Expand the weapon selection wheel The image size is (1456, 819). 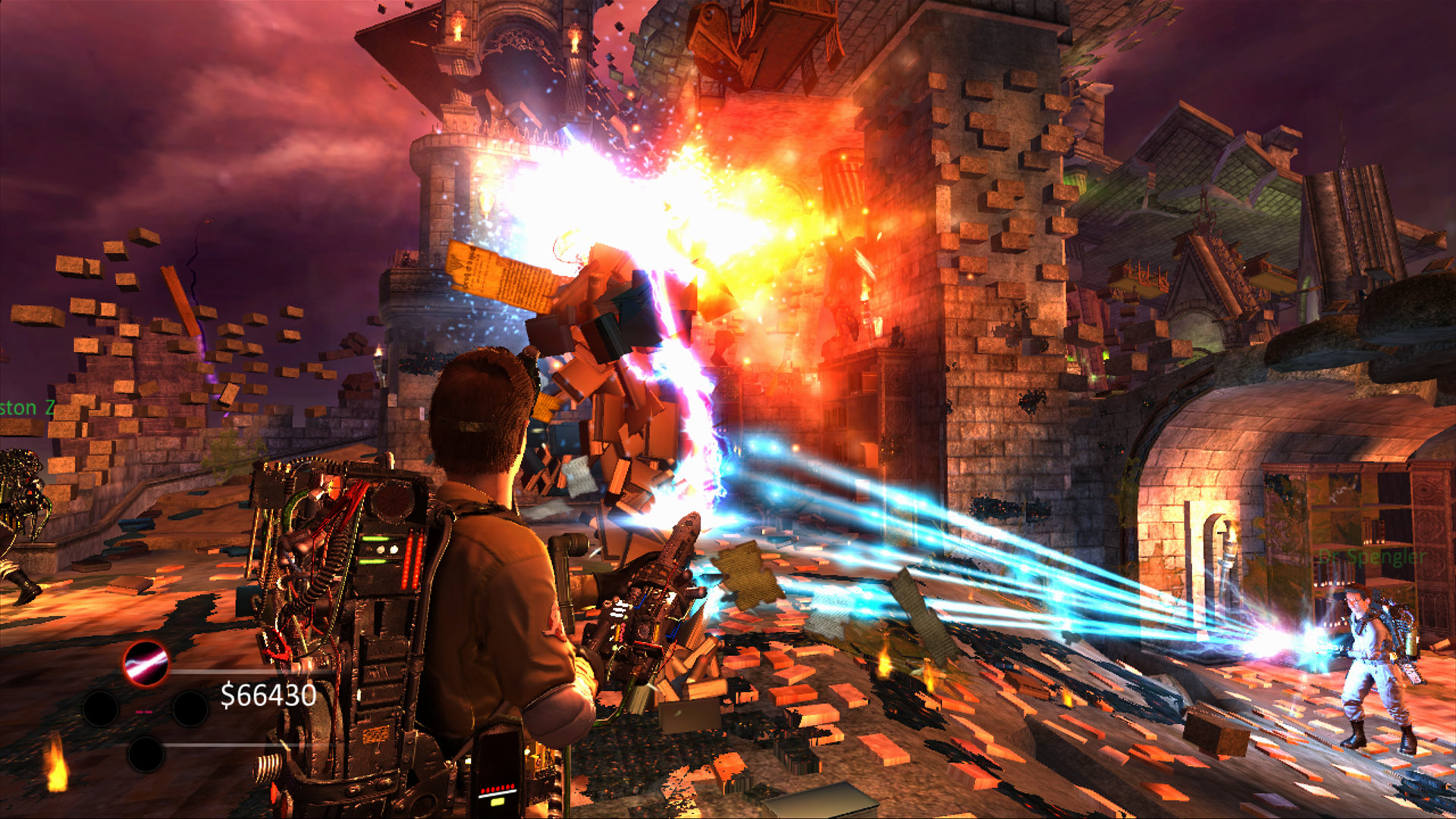(145, 708)
